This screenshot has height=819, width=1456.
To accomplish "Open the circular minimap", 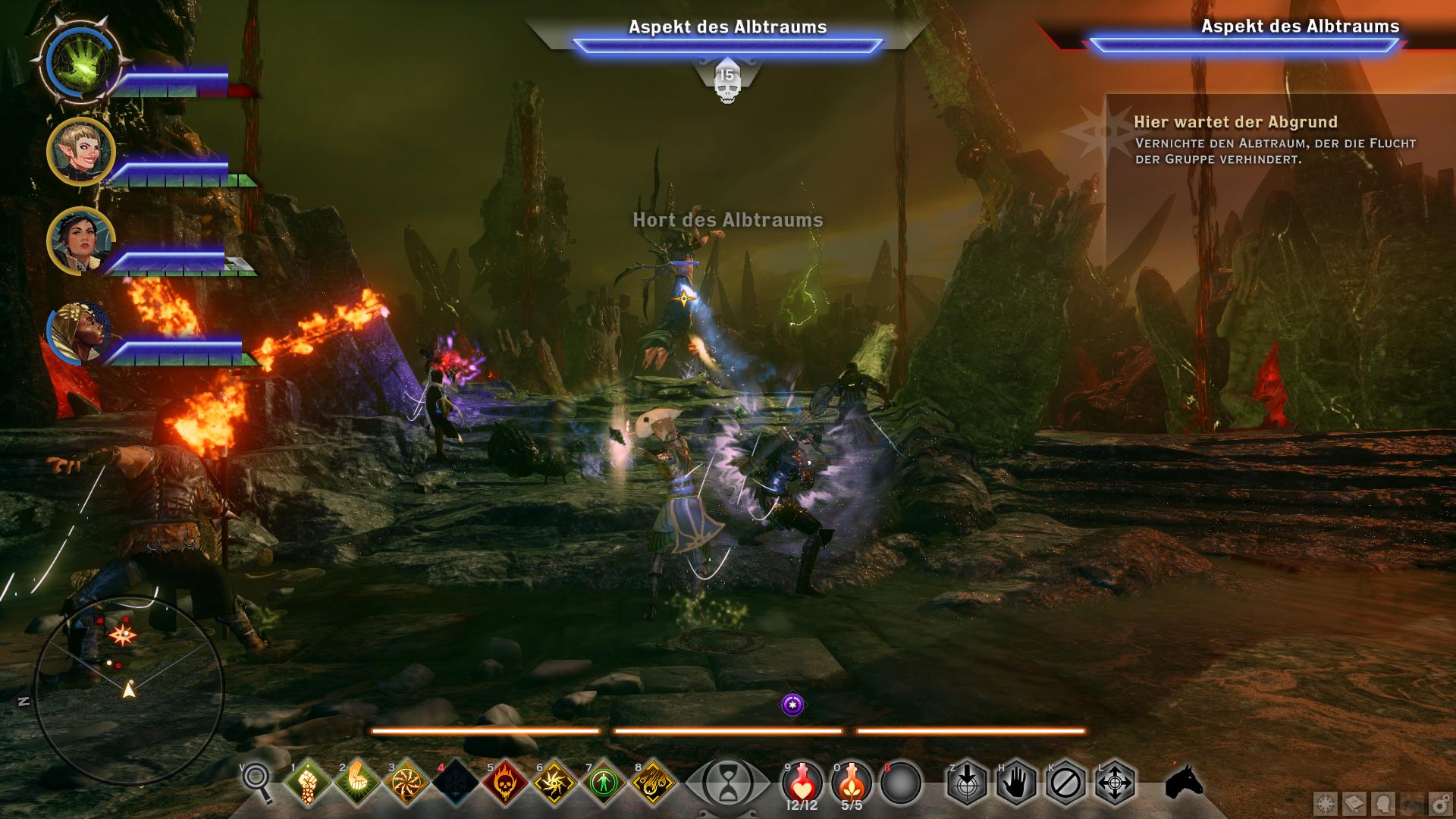I will tap(129, 692).
